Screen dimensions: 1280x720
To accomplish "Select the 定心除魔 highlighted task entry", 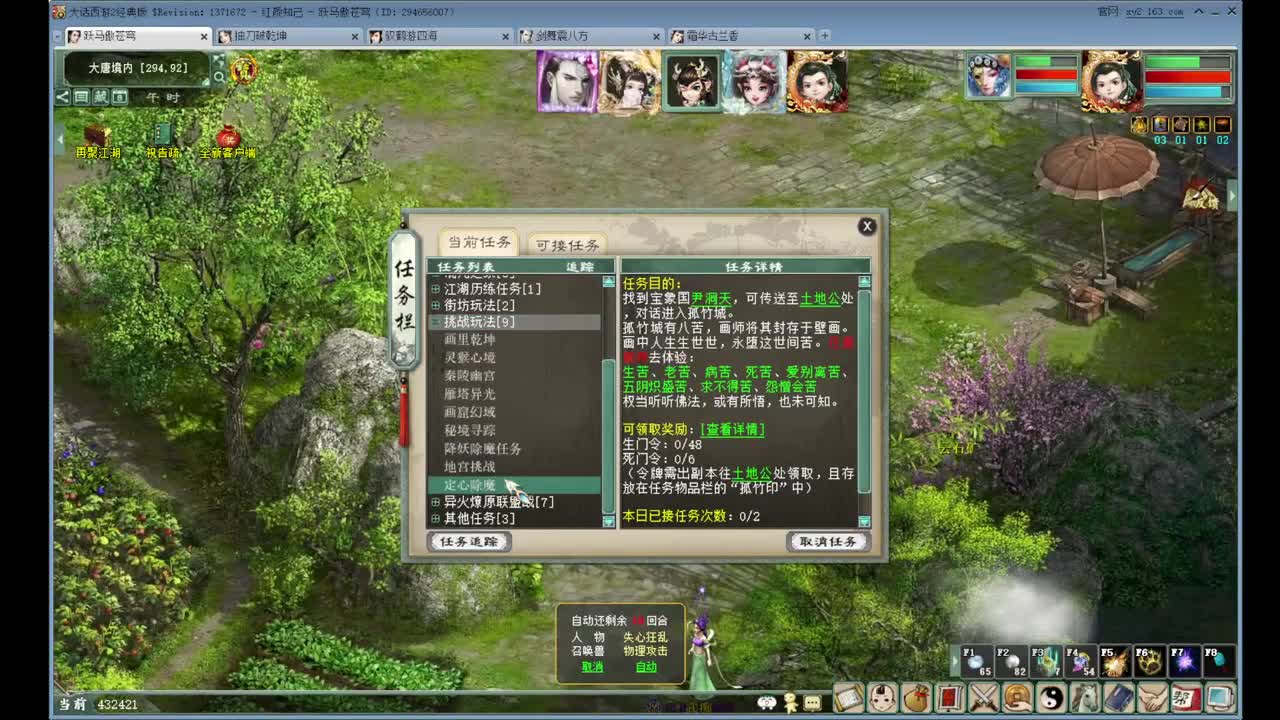I will (x=470, y=484).
